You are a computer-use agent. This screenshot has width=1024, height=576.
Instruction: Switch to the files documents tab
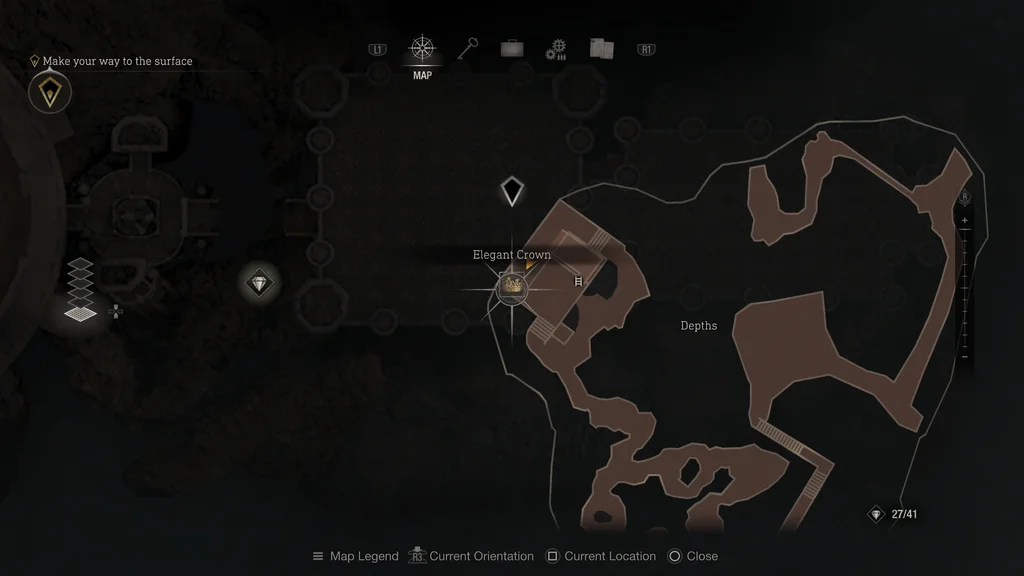click(601, 48)
